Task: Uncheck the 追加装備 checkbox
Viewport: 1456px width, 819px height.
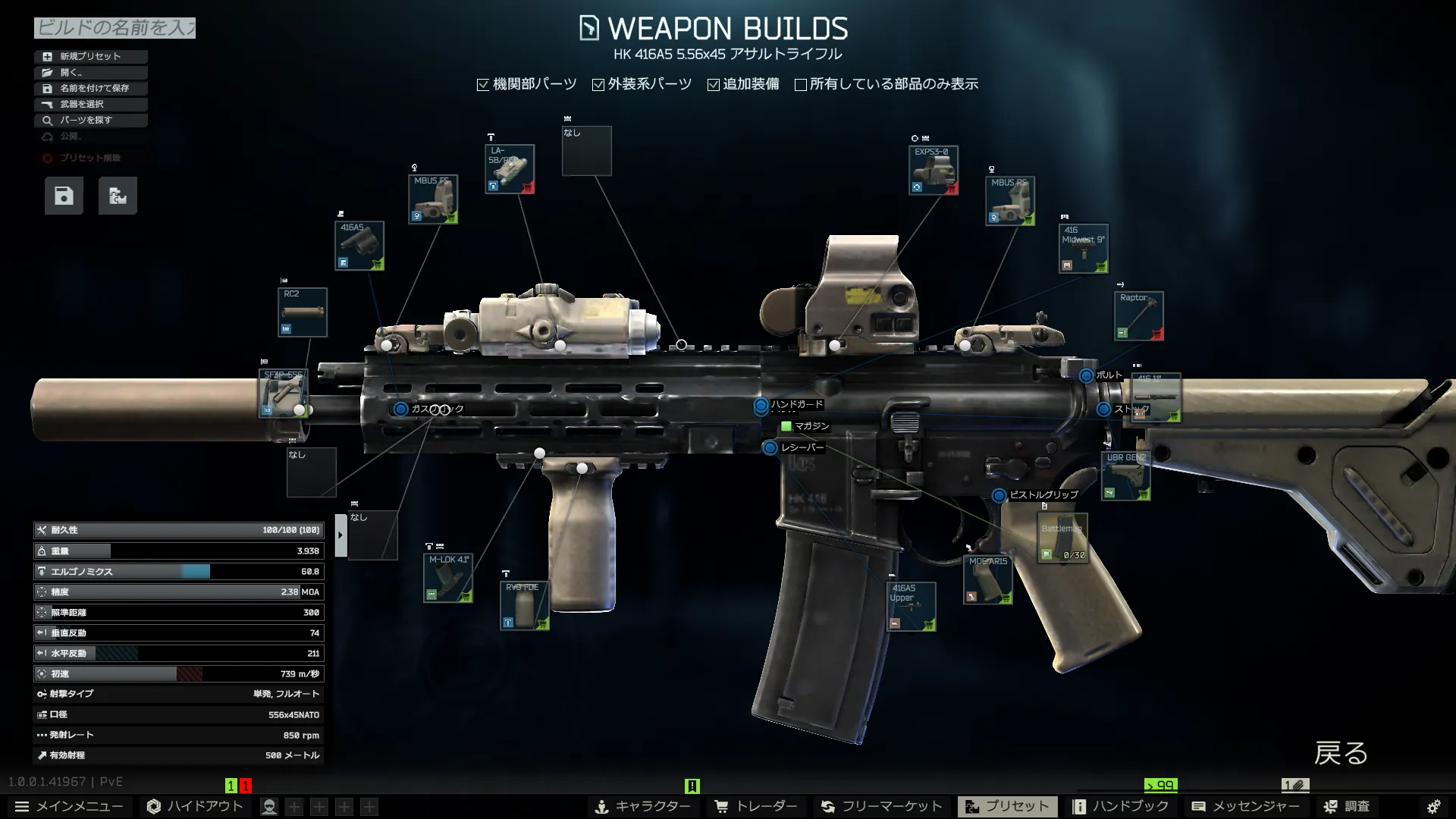Action: (714, 84)
